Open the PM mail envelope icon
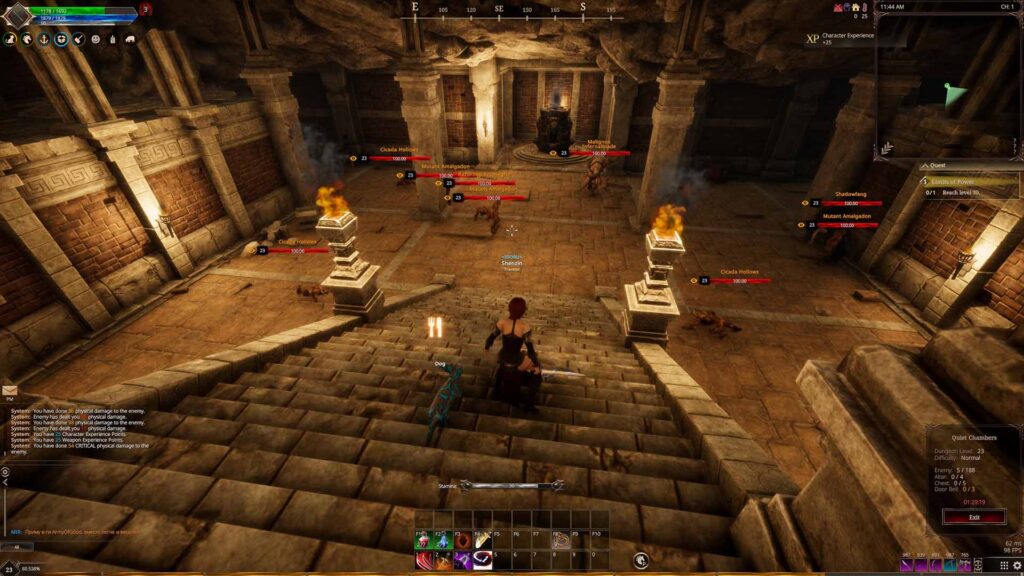 point(9,391)
